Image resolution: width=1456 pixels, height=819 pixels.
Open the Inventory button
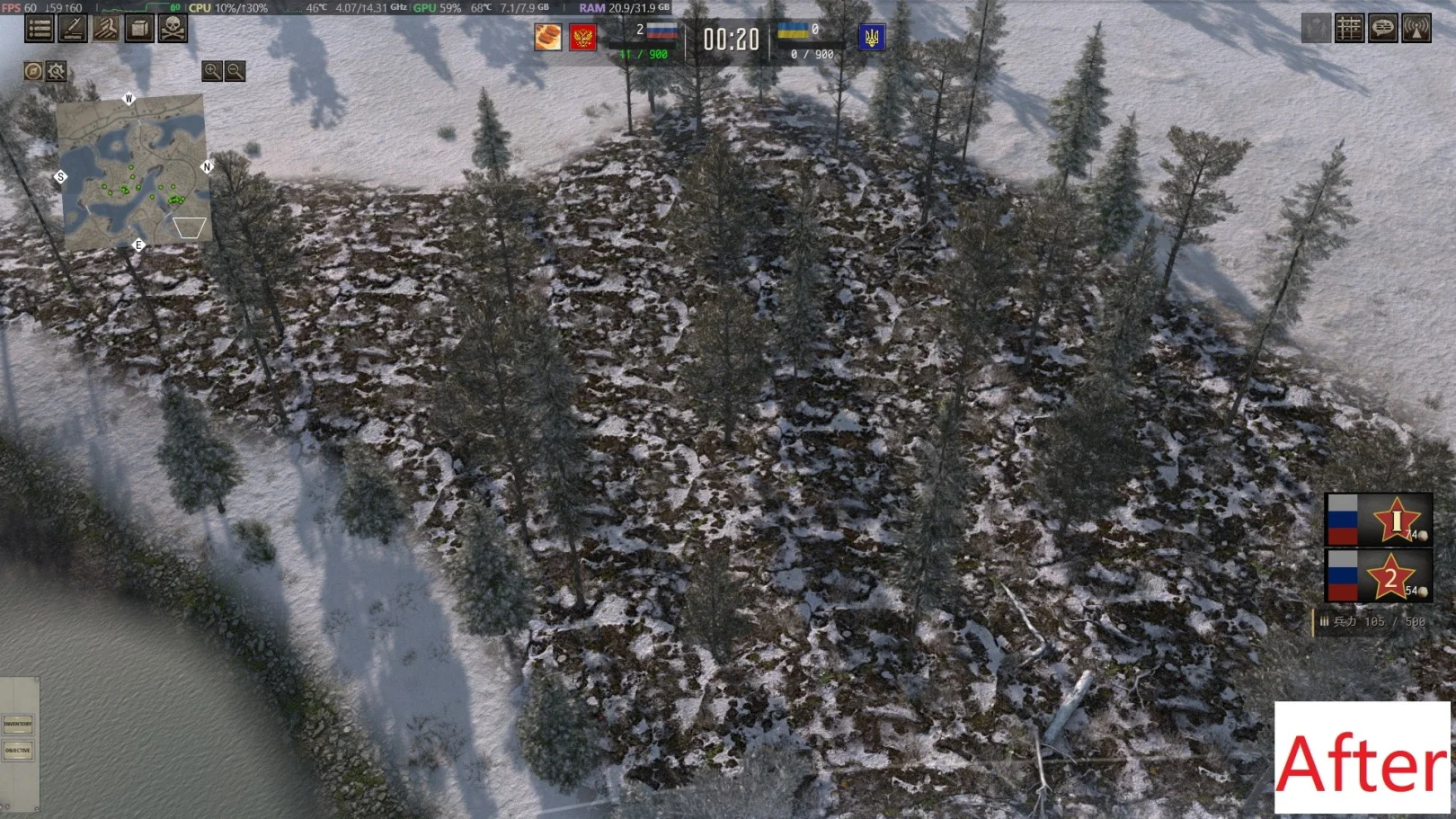pos(18,724)
